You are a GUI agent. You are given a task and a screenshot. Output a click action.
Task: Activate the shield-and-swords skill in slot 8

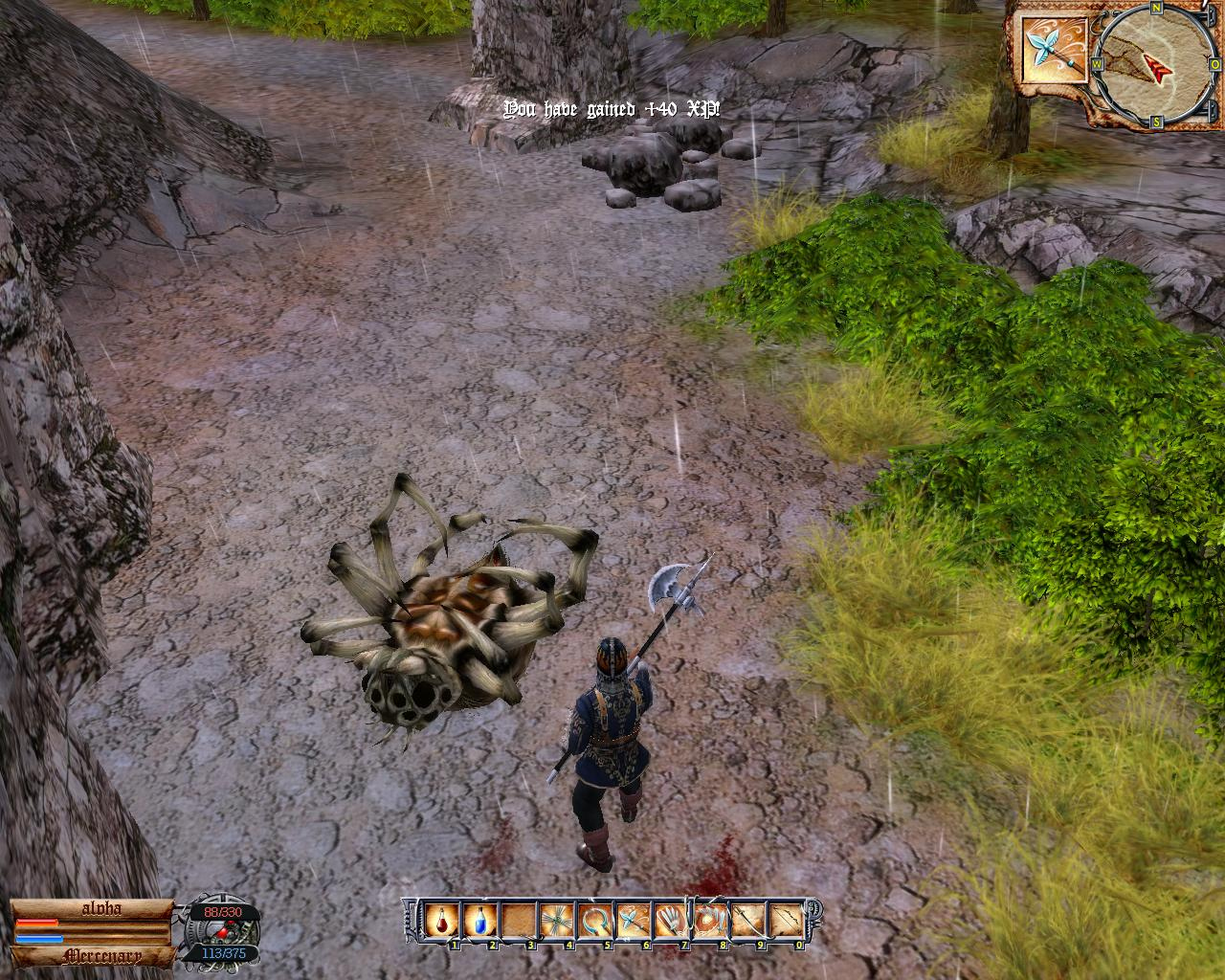point(708,922)
